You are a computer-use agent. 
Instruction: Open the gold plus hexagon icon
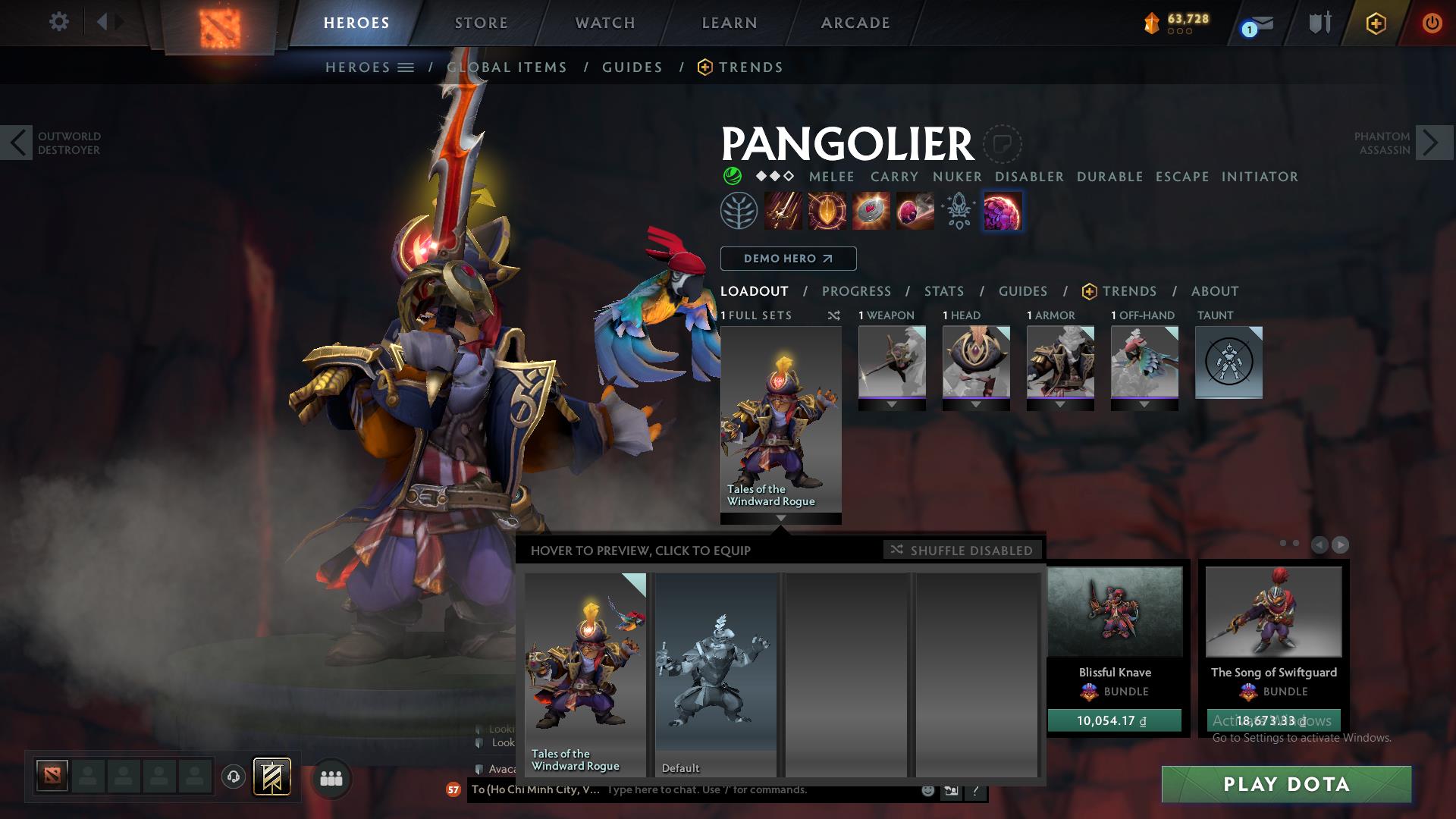coord(1376,23)
